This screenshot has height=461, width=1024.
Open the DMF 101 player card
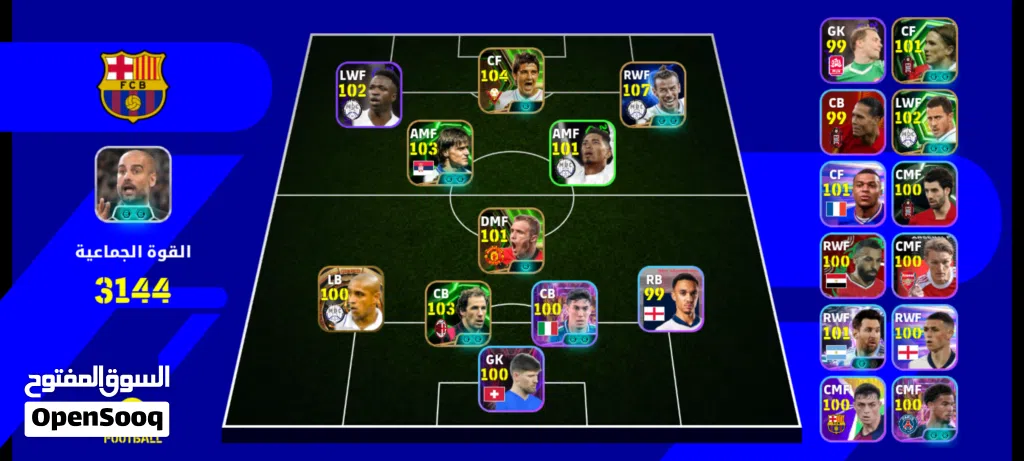[x=511, y=240]
